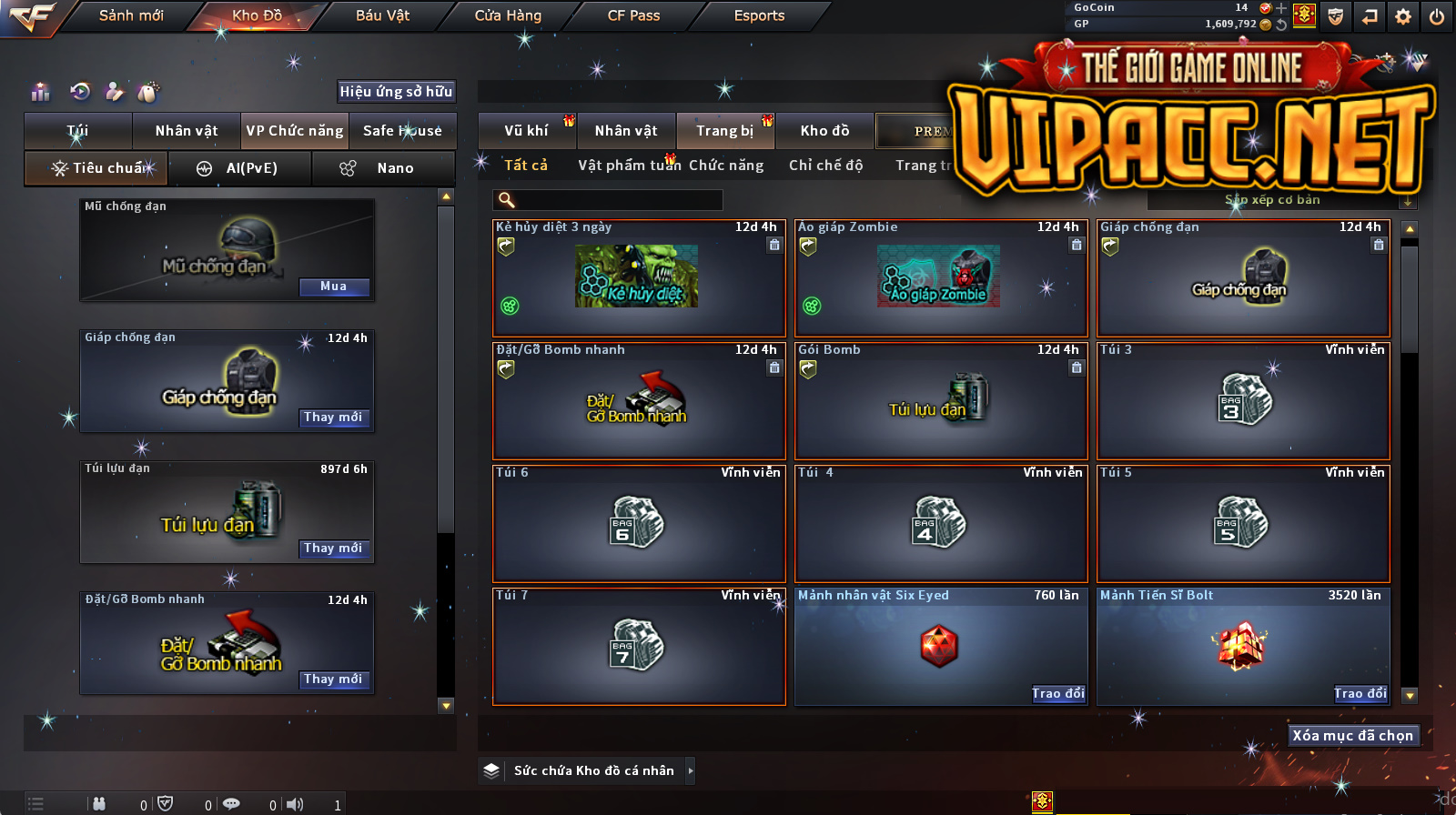
Task: Buy the Mũ chống đạn helmet
Action: 333,287
